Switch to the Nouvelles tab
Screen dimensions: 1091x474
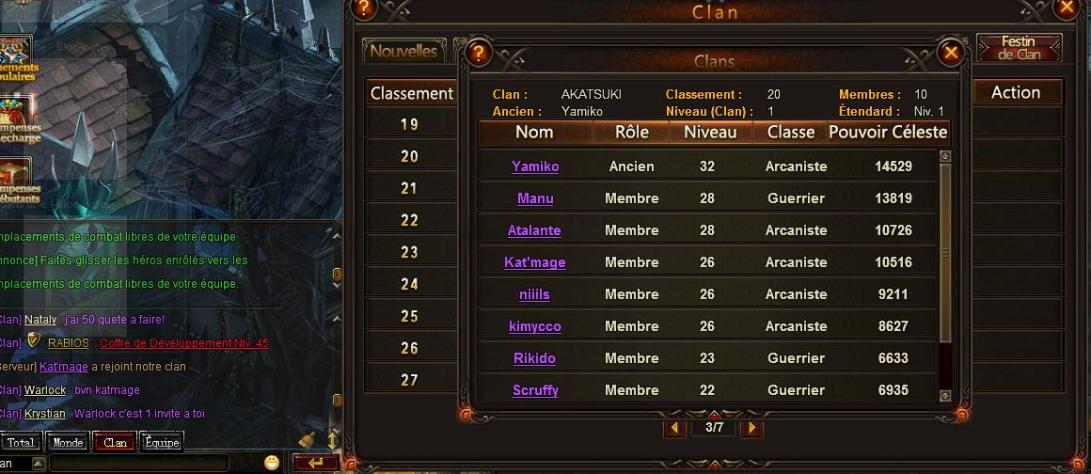pyautogui.click(x=403, y=51)
